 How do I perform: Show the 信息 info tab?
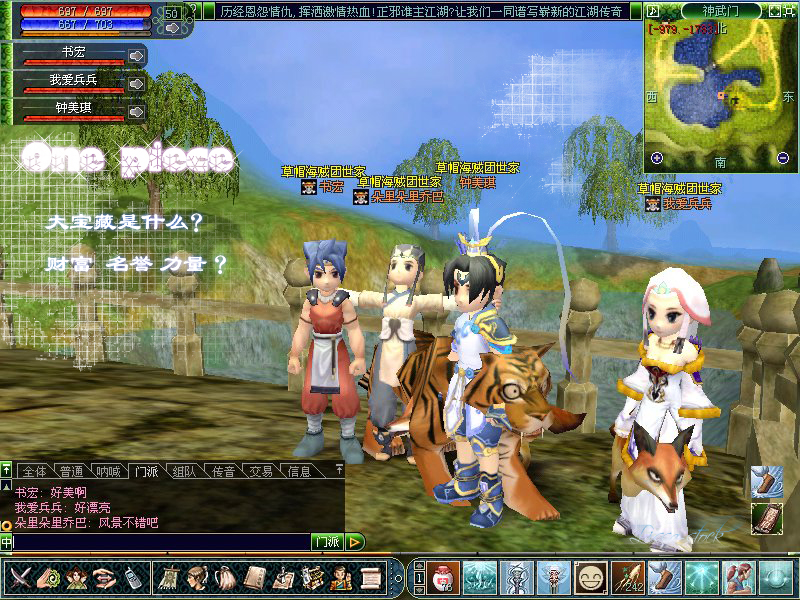tap(299, 471)
